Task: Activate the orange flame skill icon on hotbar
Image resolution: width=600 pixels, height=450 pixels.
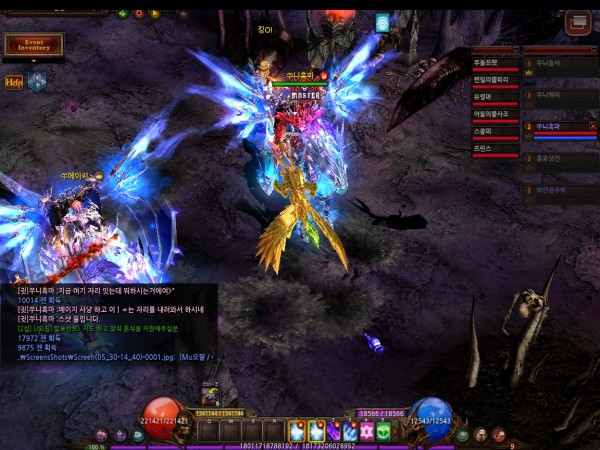Action: 298,430
